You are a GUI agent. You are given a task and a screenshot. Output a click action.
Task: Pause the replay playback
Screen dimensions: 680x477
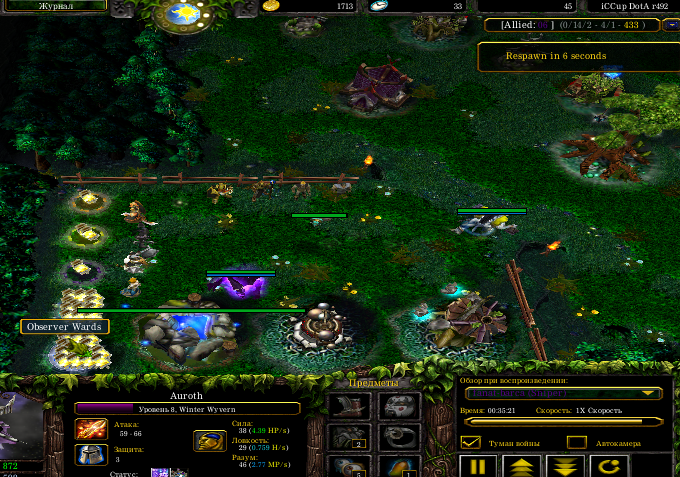click(x=478, y=466)
